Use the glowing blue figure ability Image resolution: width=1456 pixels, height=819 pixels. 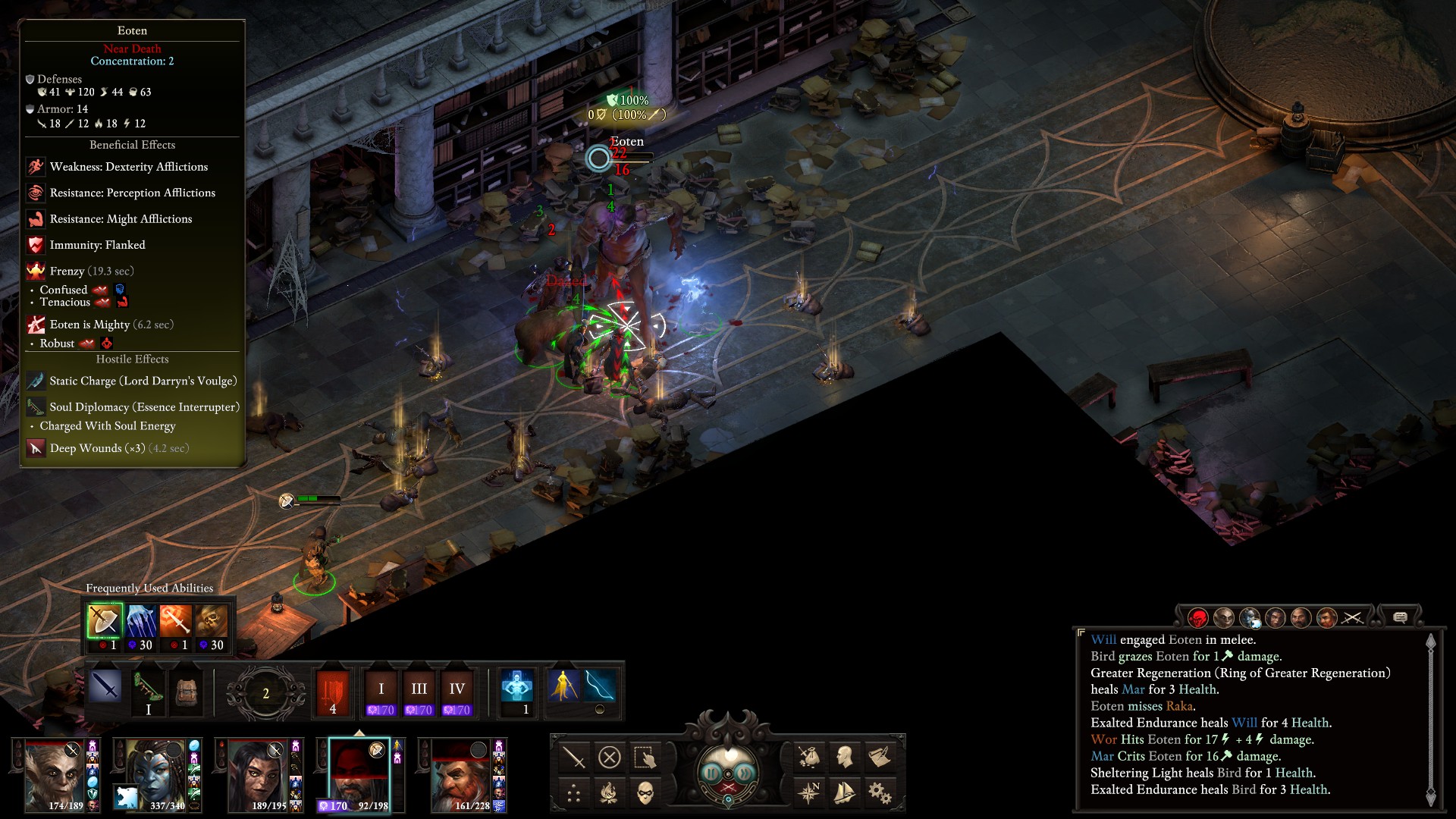[517, 687]
